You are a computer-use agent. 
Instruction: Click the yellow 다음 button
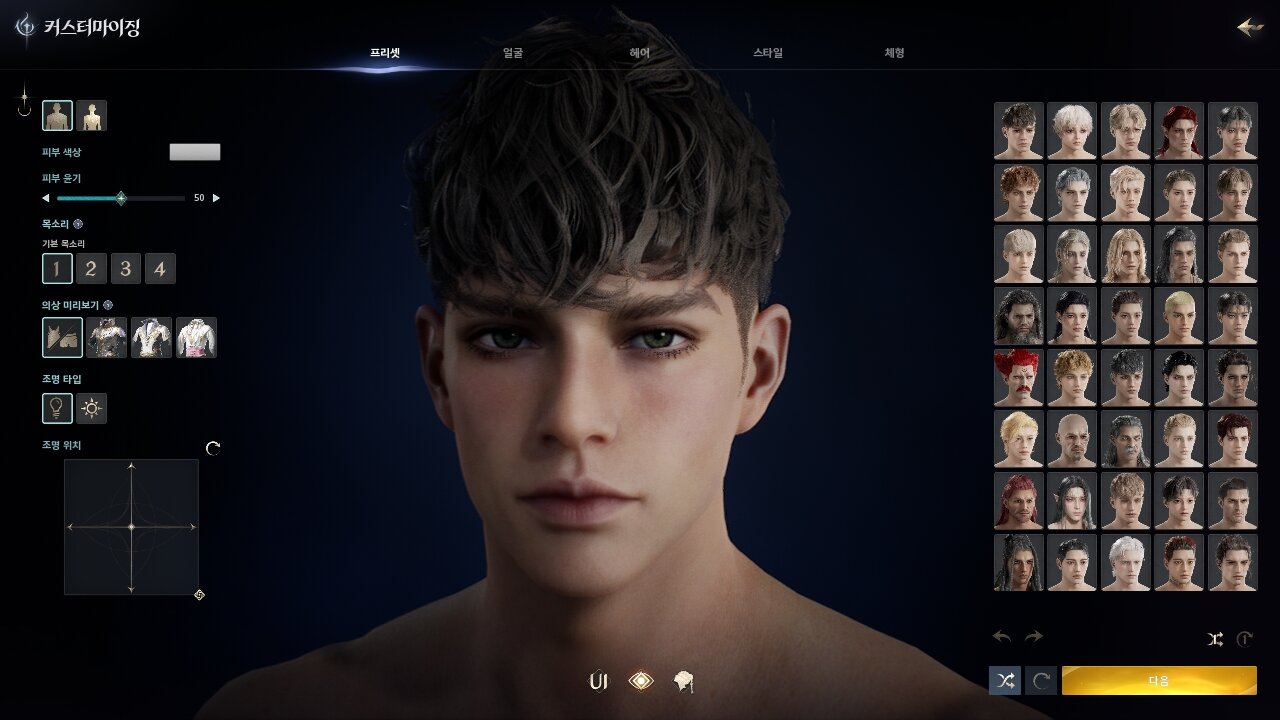[1159, 680]
